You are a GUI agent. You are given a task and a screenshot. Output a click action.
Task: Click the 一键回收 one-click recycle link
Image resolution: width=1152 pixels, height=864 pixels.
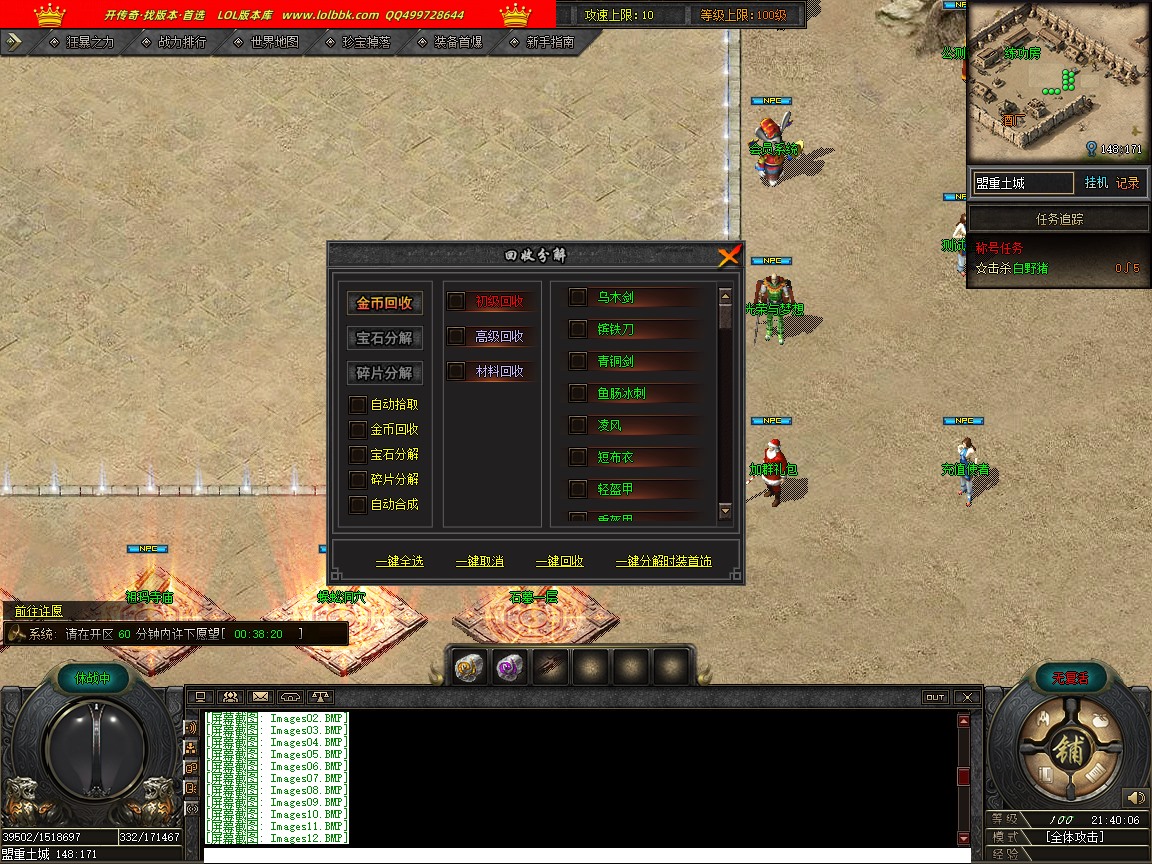click(559, 562)
